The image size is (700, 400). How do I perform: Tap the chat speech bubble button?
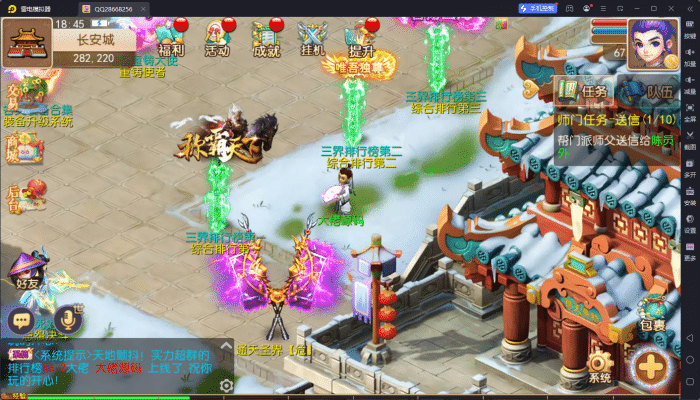coord(21,320)
